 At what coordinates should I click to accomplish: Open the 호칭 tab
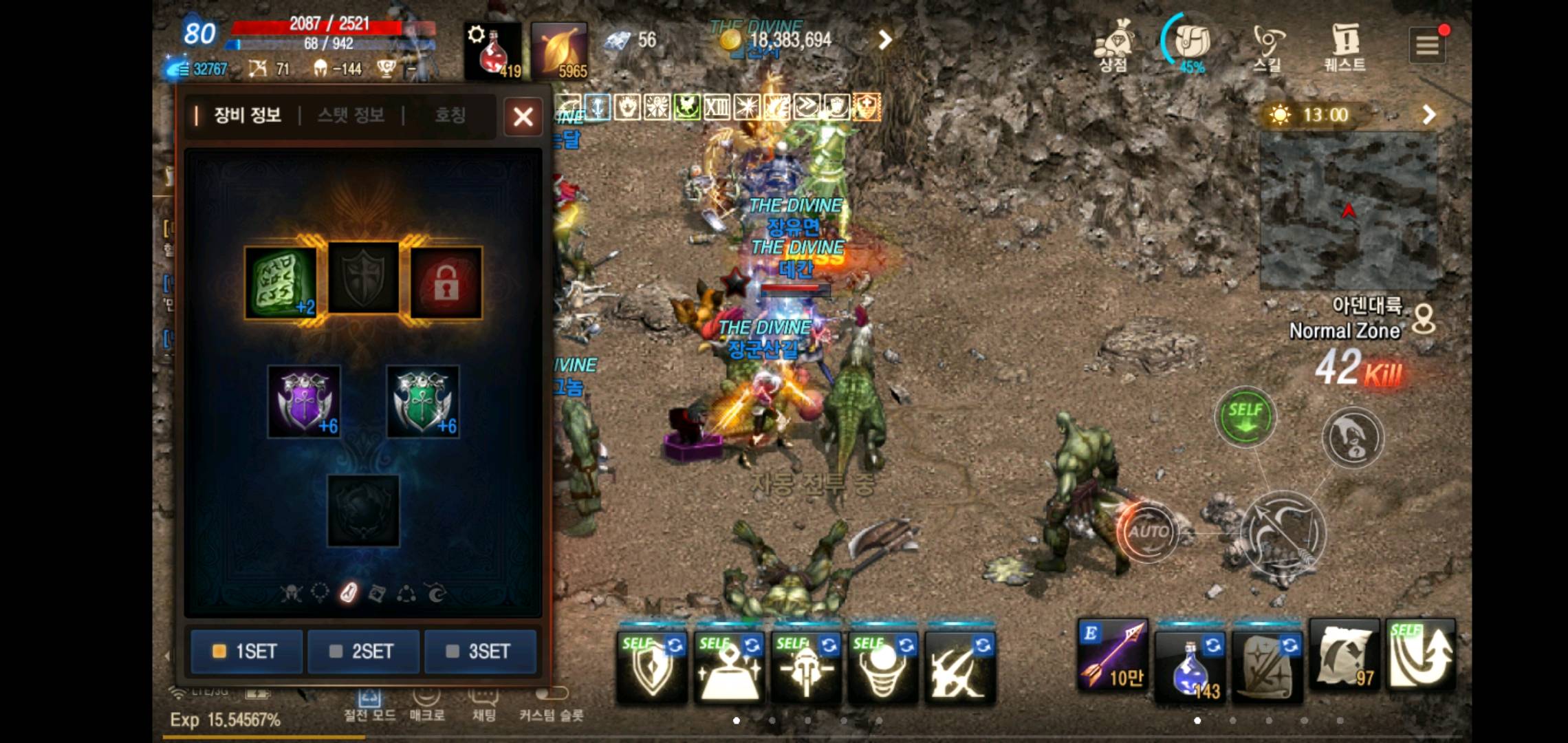click(x=450, y=115)
